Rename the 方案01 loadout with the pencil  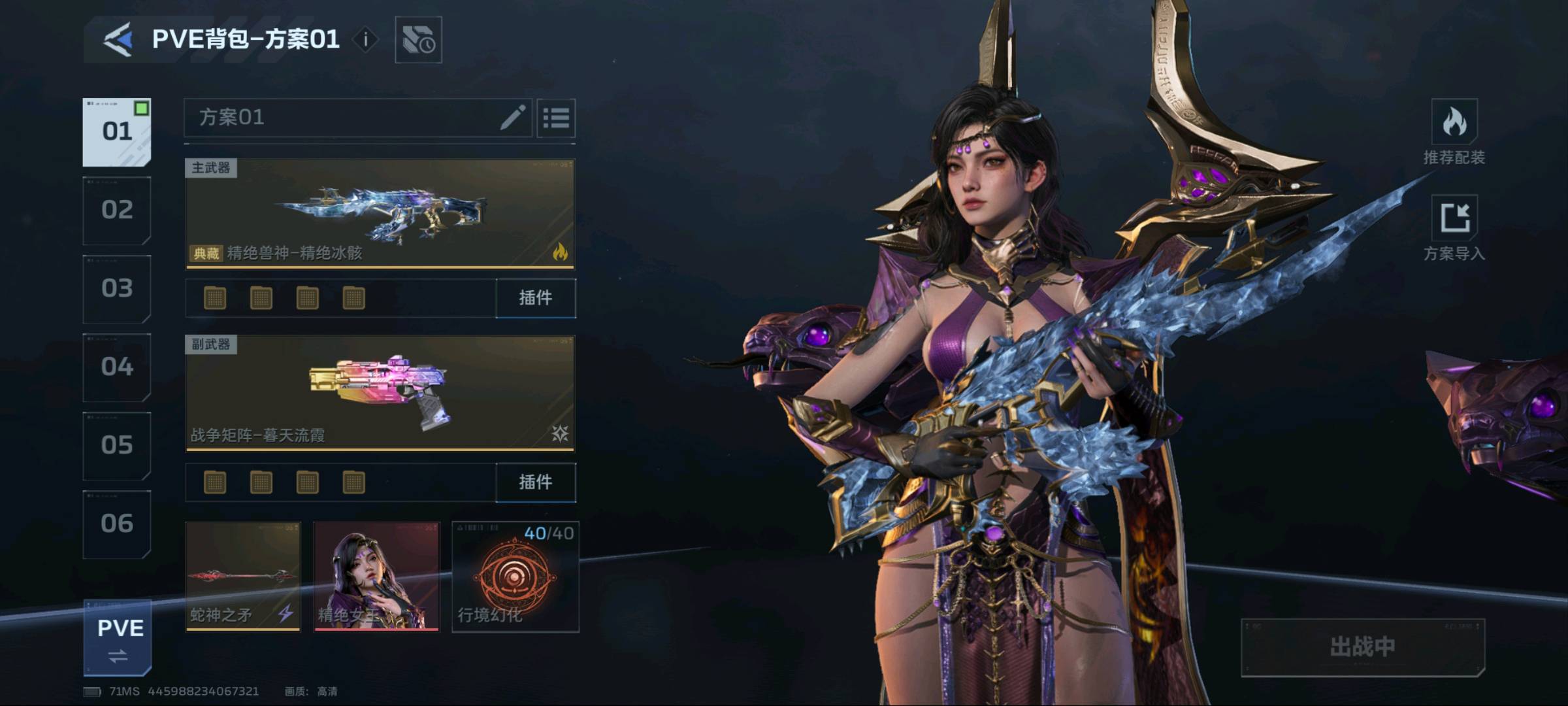click(x=513, y=118)
